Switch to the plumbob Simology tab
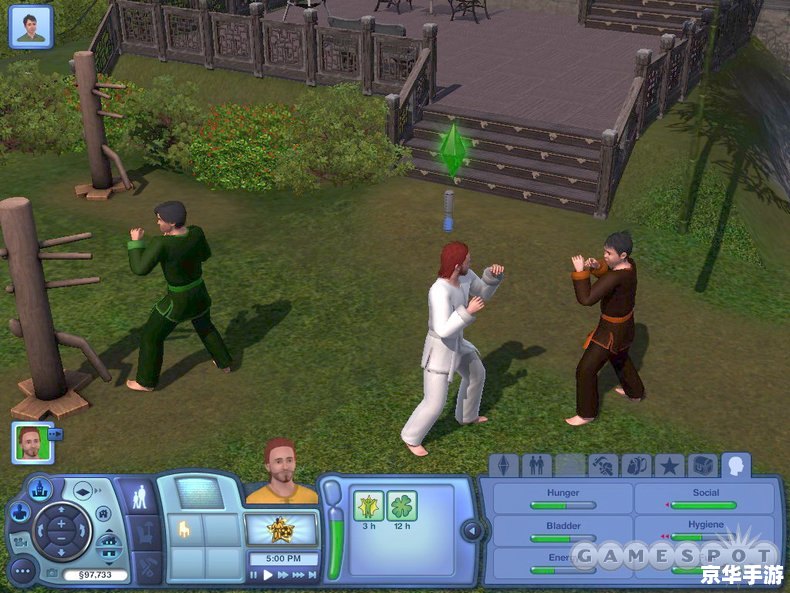The width and height of the screenshot is (790, 593). pos(504,465)
